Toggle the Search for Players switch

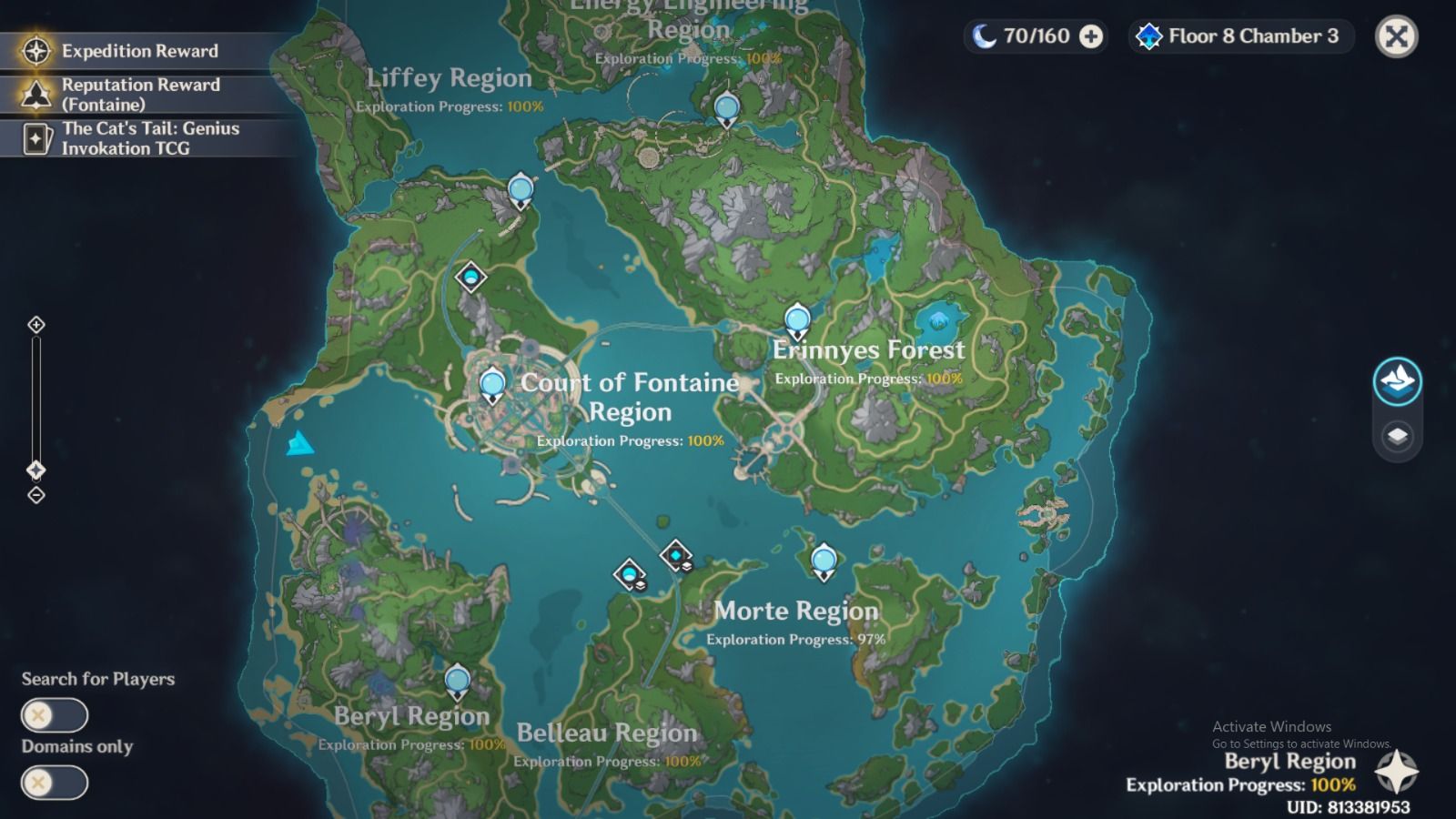(56, 715)
